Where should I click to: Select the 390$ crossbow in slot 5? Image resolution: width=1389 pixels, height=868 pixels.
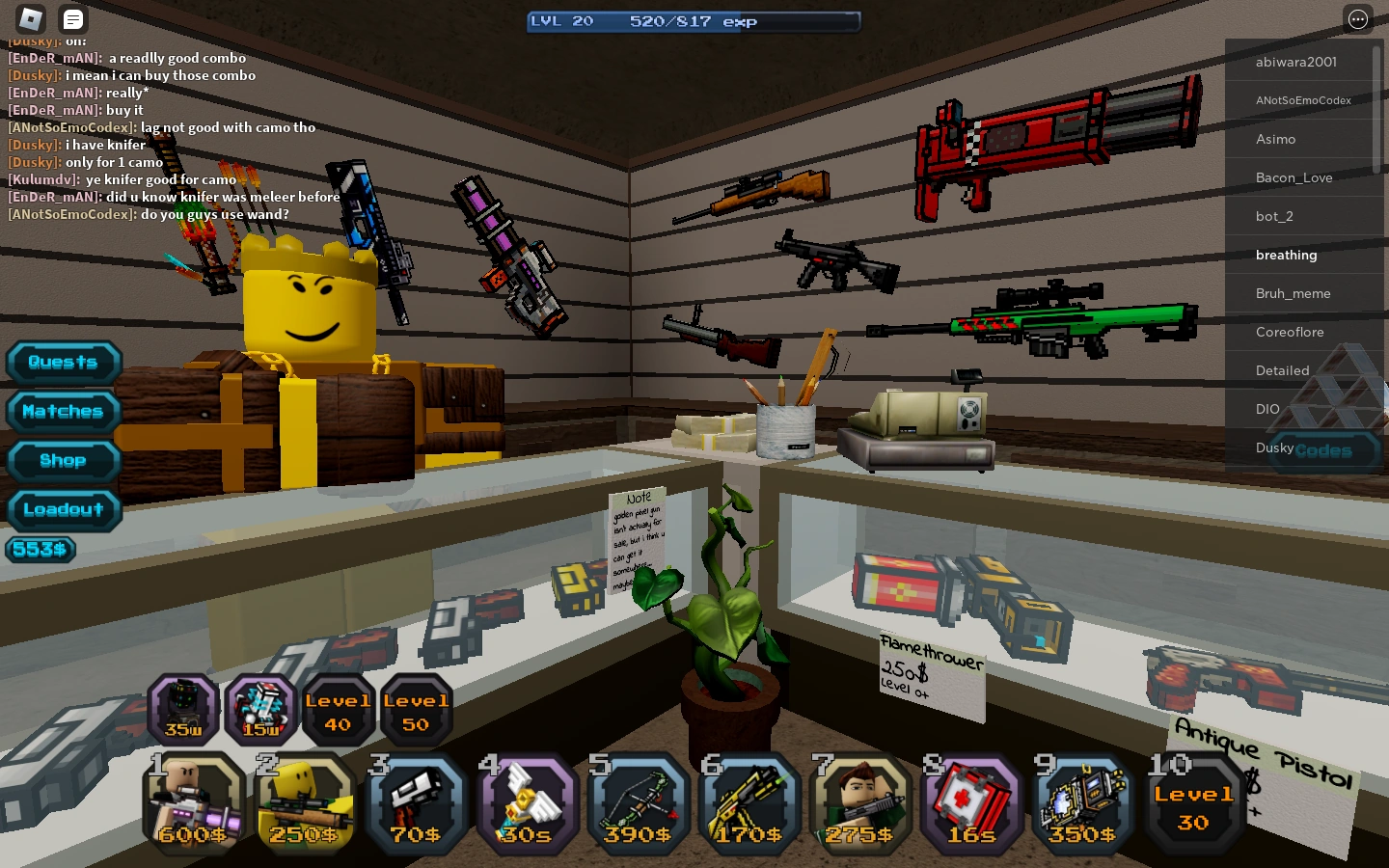tap(638, 803)
